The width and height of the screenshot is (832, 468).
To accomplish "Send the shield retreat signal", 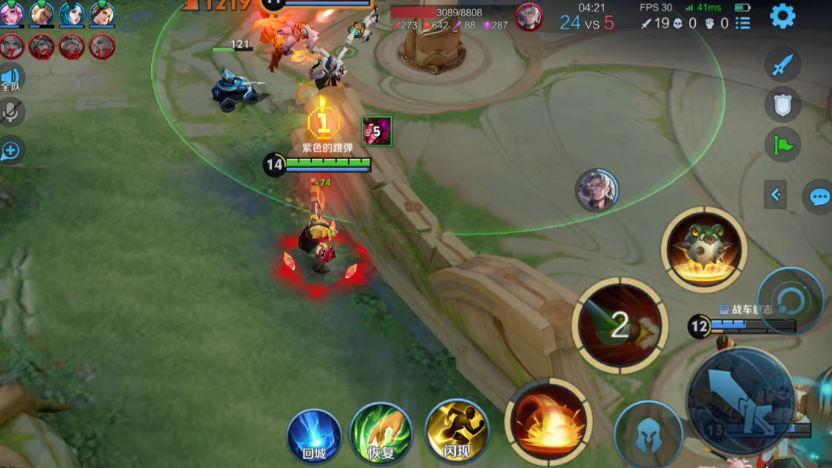I will point(783,105).
